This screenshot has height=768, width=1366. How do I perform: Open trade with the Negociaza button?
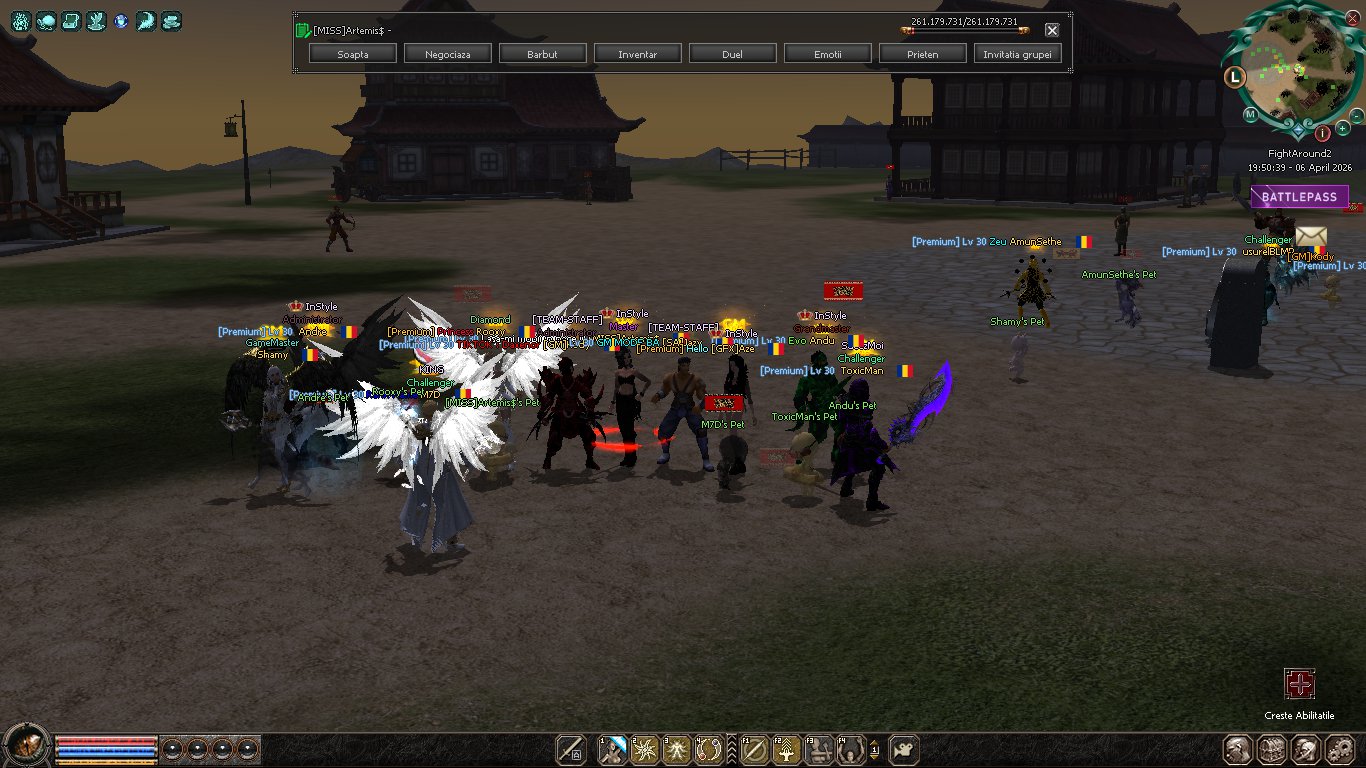click(448, 54)
